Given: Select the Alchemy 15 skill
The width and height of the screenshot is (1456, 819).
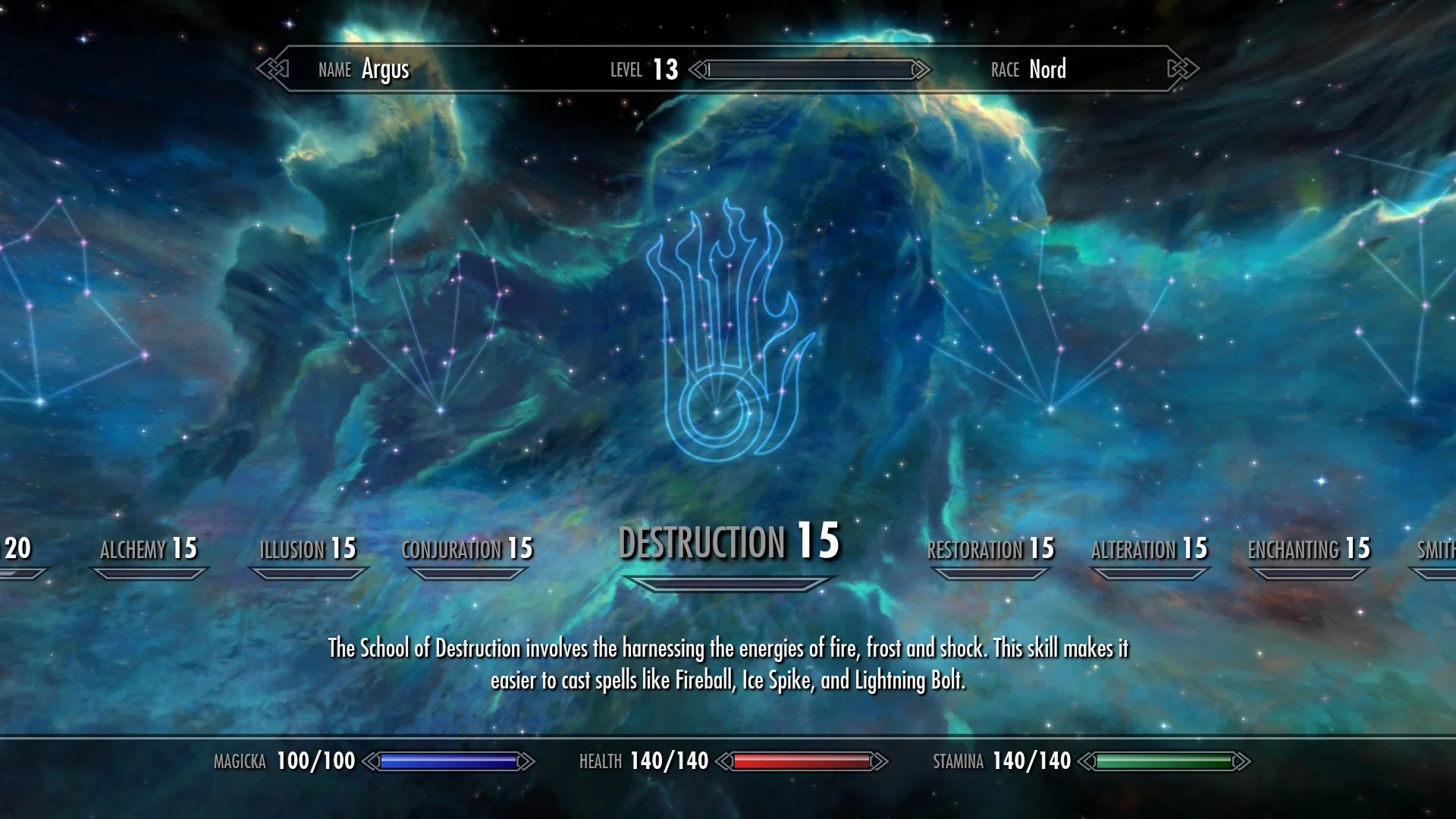Looking at the screenshot, I should pos(149,549).
